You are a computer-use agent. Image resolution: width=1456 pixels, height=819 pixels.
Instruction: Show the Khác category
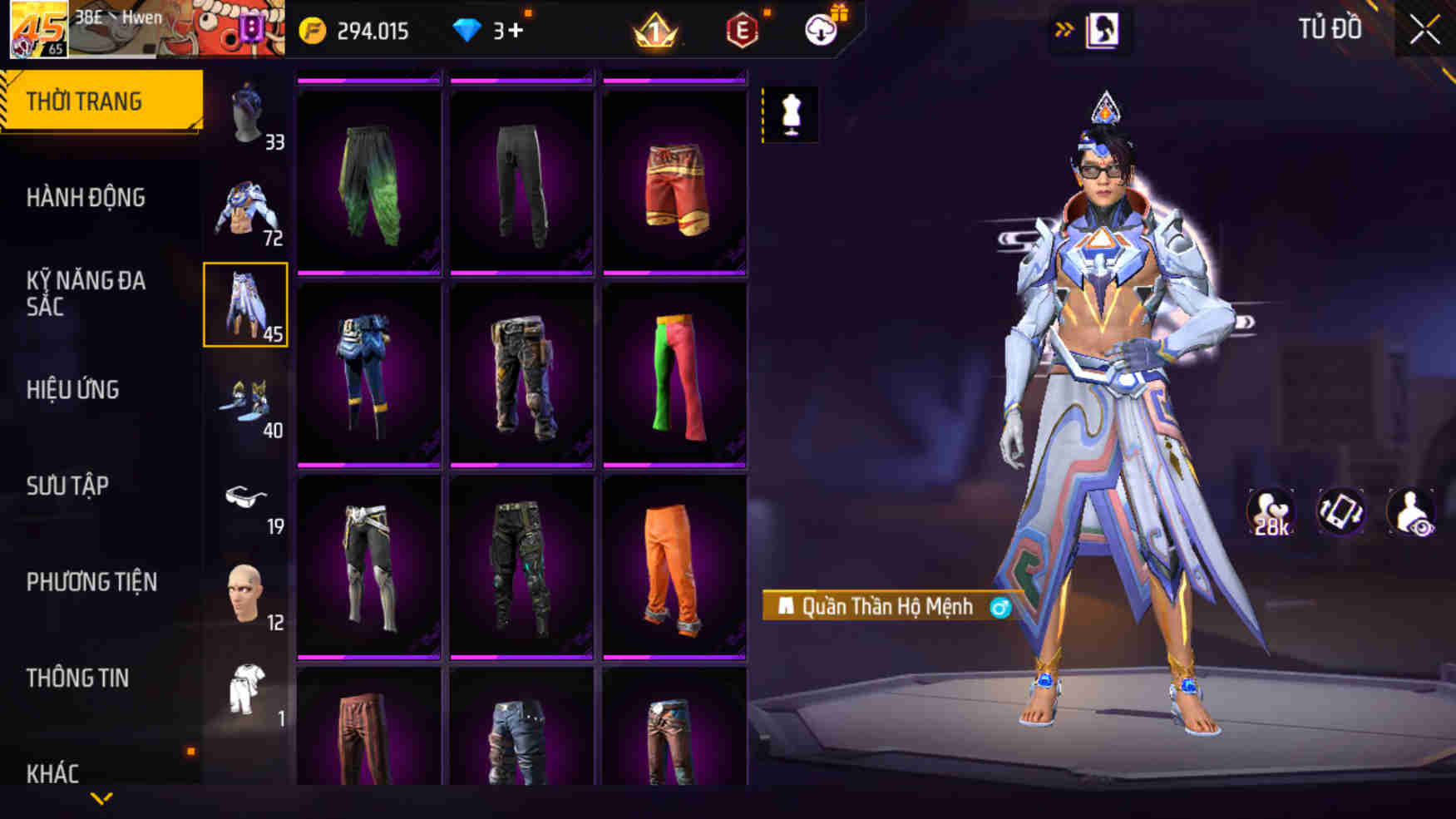[52, 773]
